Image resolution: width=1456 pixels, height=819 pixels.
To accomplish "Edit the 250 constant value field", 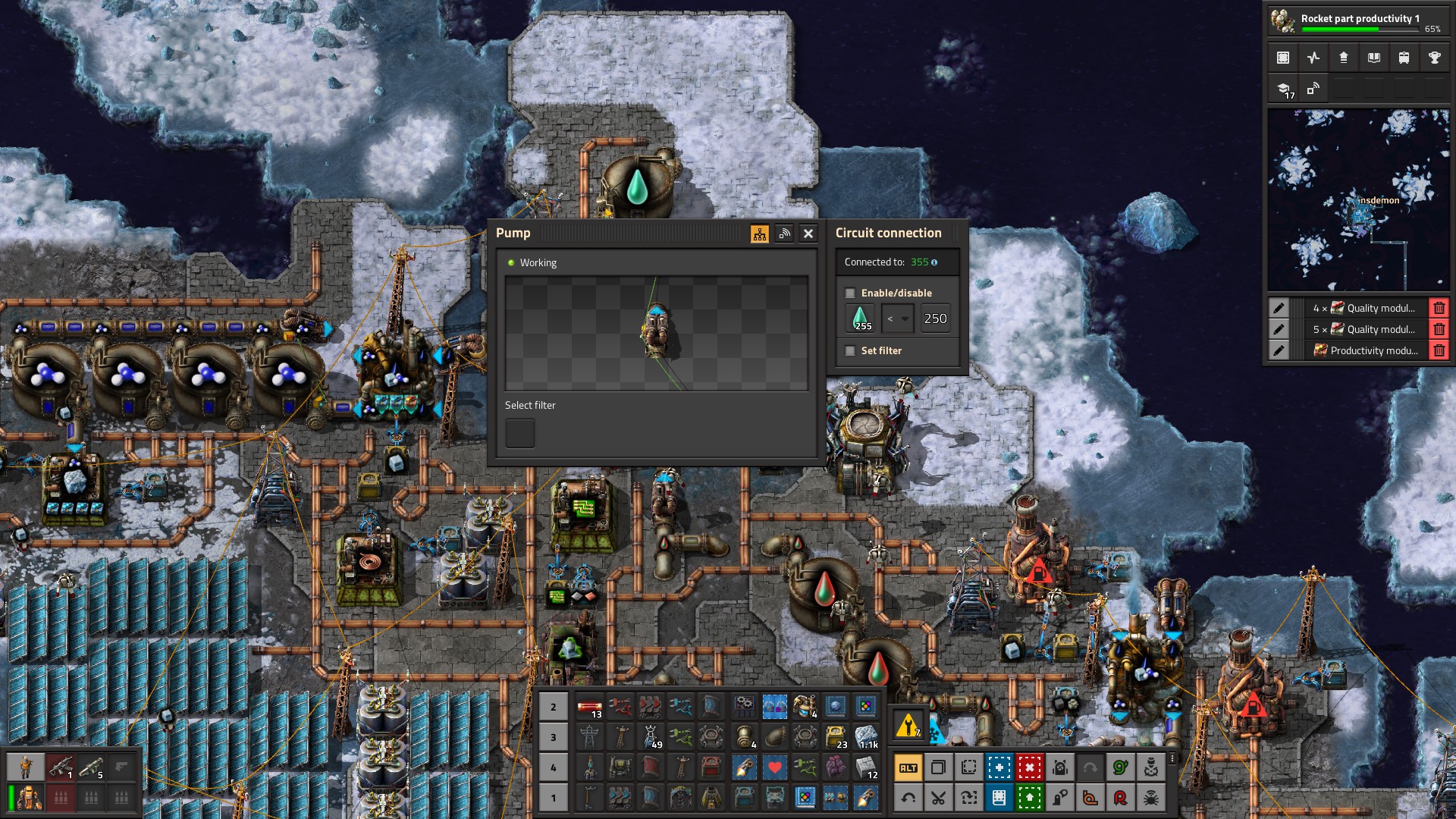I will click(935, 318).
